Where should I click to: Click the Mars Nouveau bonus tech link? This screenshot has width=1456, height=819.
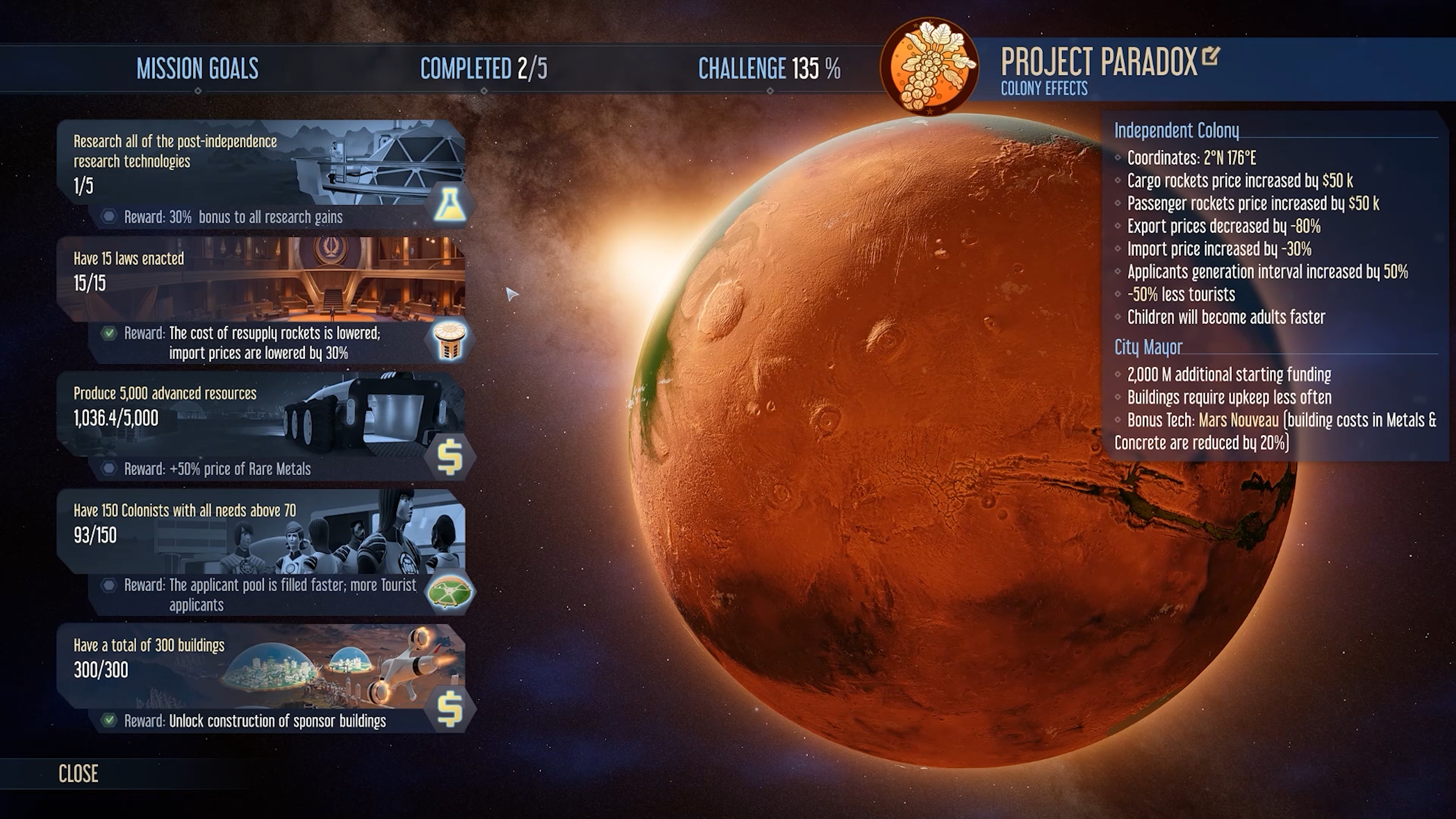coord(1238,420)
